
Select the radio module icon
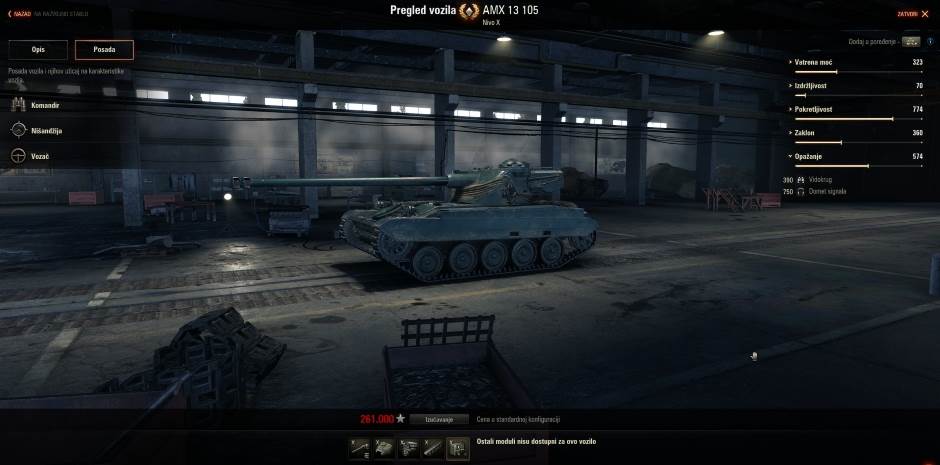pos(458,449)
